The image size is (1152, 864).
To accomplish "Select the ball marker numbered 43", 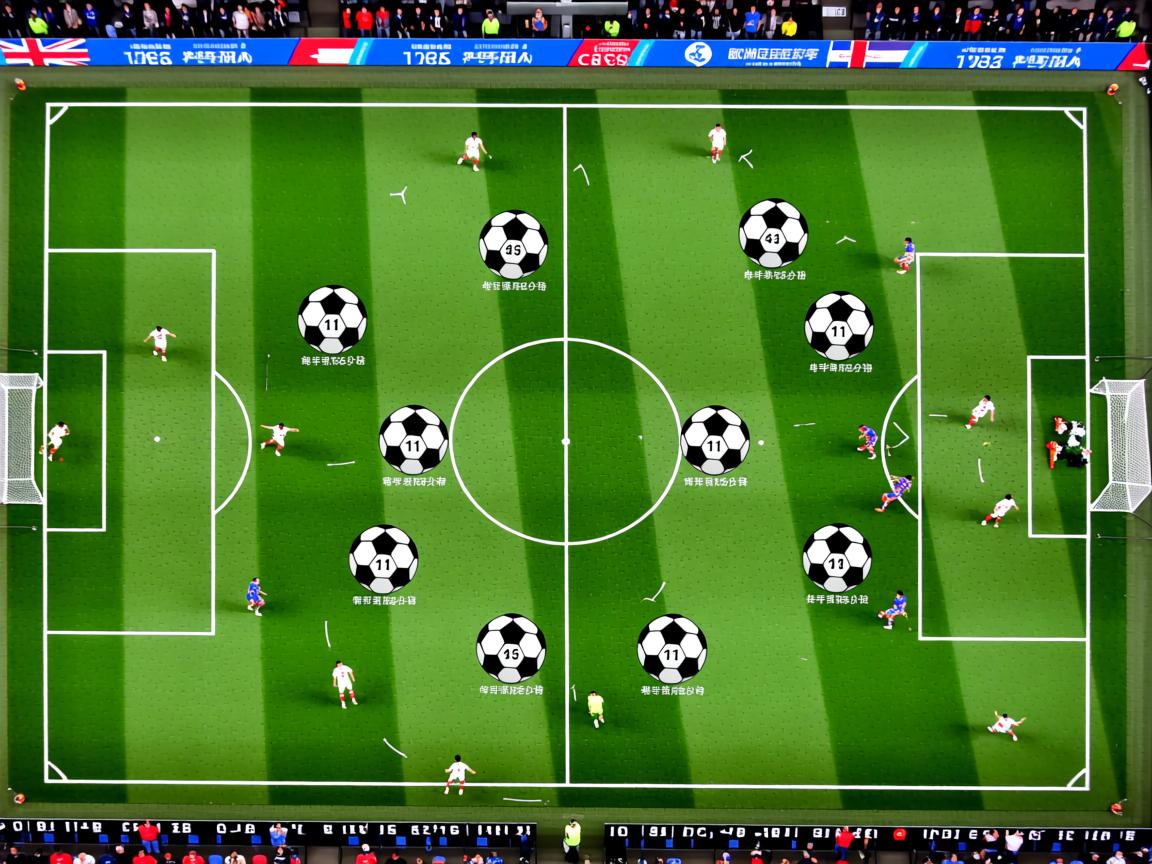I will (773, 233).
